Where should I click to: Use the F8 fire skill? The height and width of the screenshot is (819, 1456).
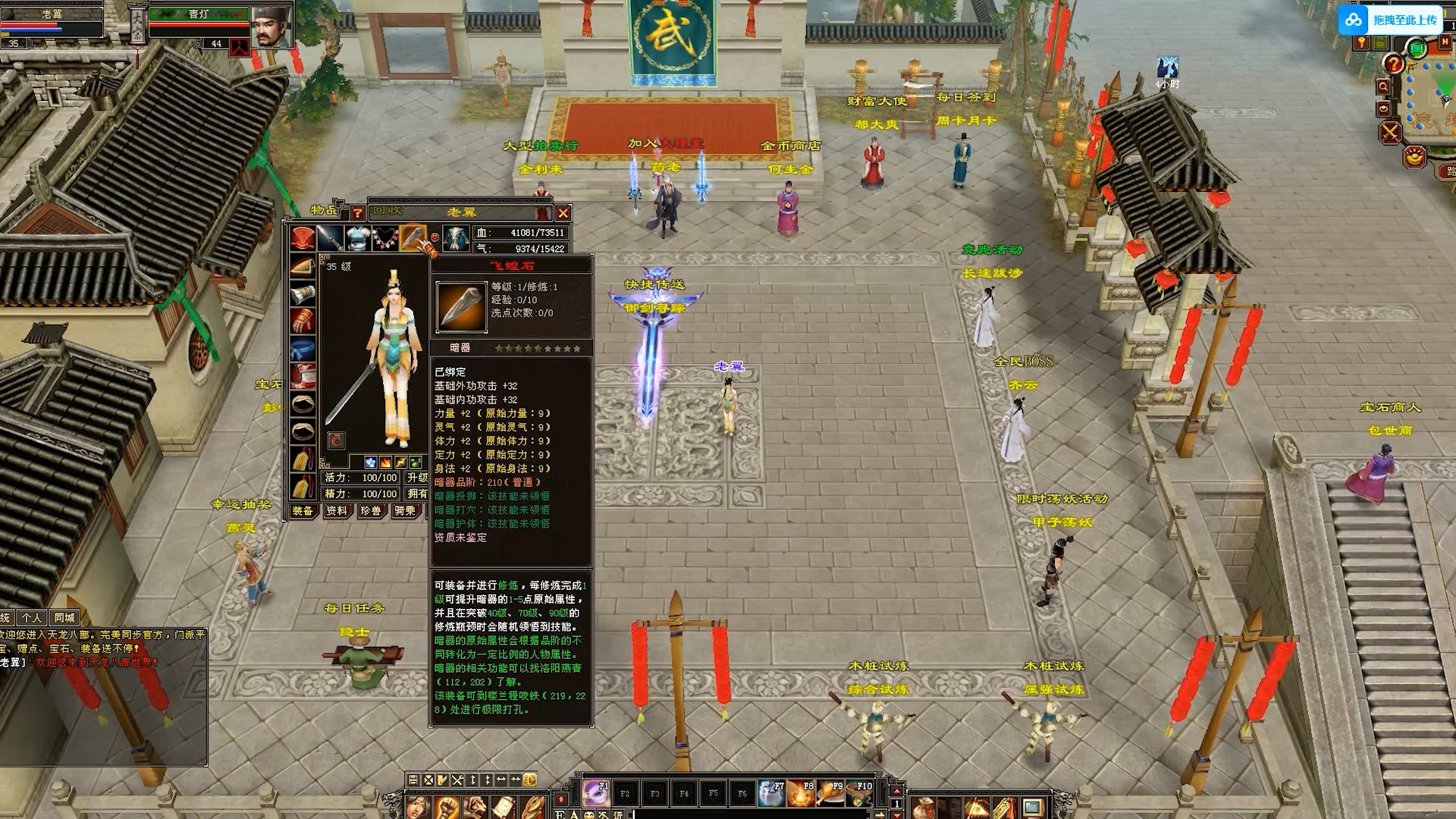801,793
